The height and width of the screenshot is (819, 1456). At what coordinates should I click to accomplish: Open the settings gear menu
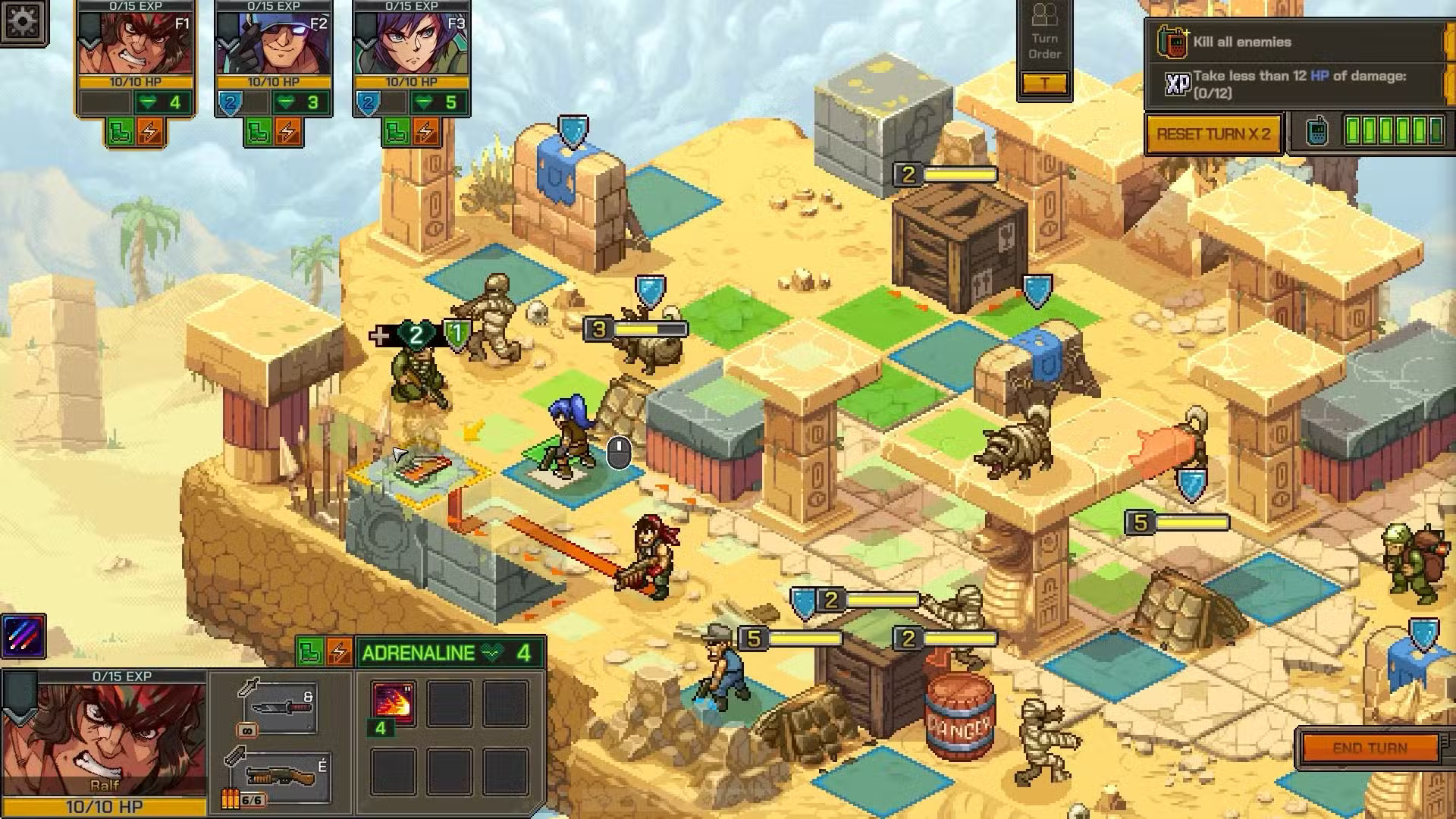tap(23, 22)
